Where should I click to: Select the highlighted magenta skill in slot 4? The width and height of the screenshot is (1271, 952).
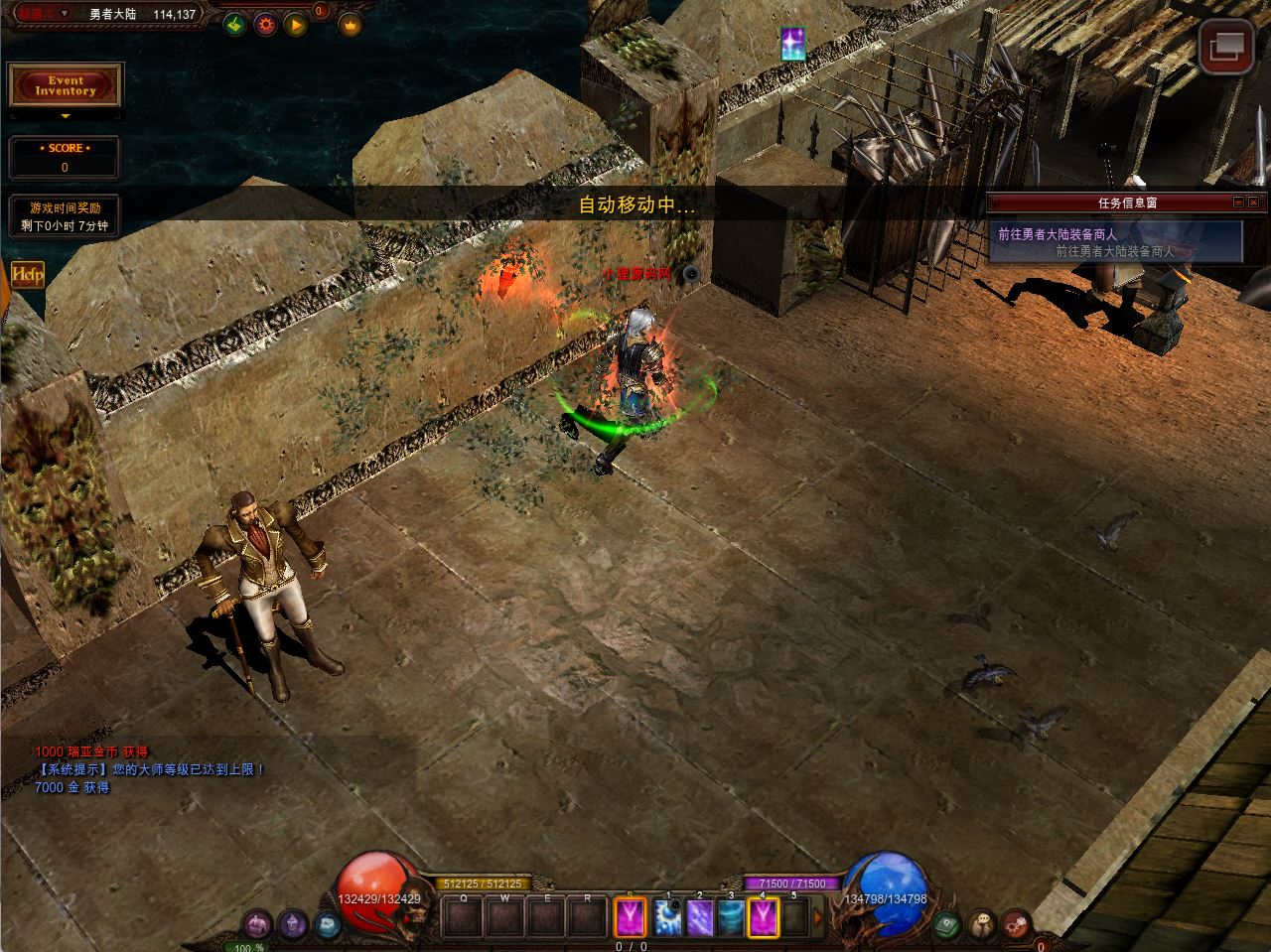(x=763, y=917)
